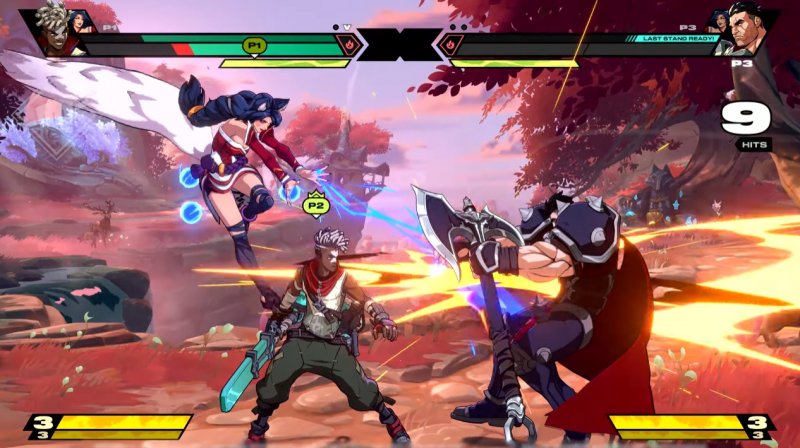This screenshot has width=800, height=448.
Task: Click the flame icon beside the left health bar
Action: point(349,44)
